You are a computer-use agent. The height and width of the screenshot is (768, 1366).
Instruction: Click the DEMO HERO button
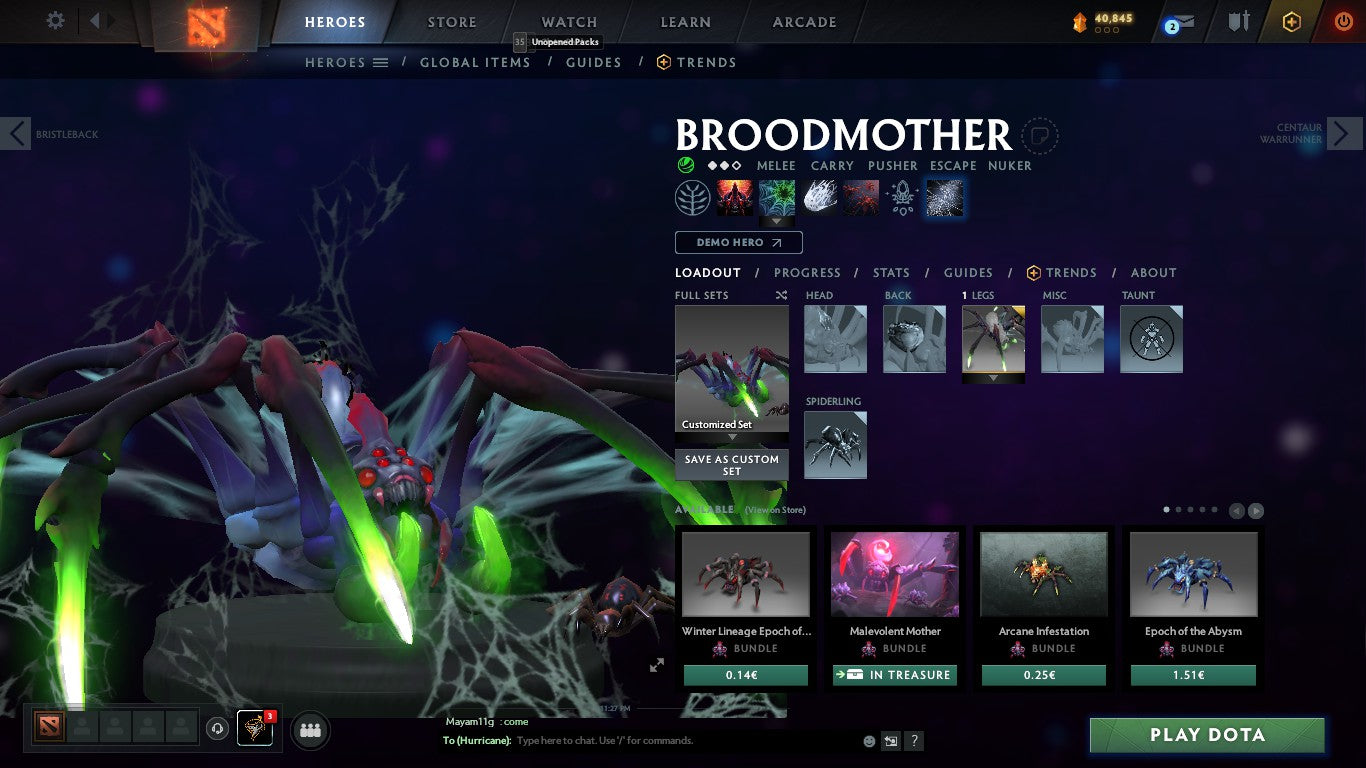738,242
